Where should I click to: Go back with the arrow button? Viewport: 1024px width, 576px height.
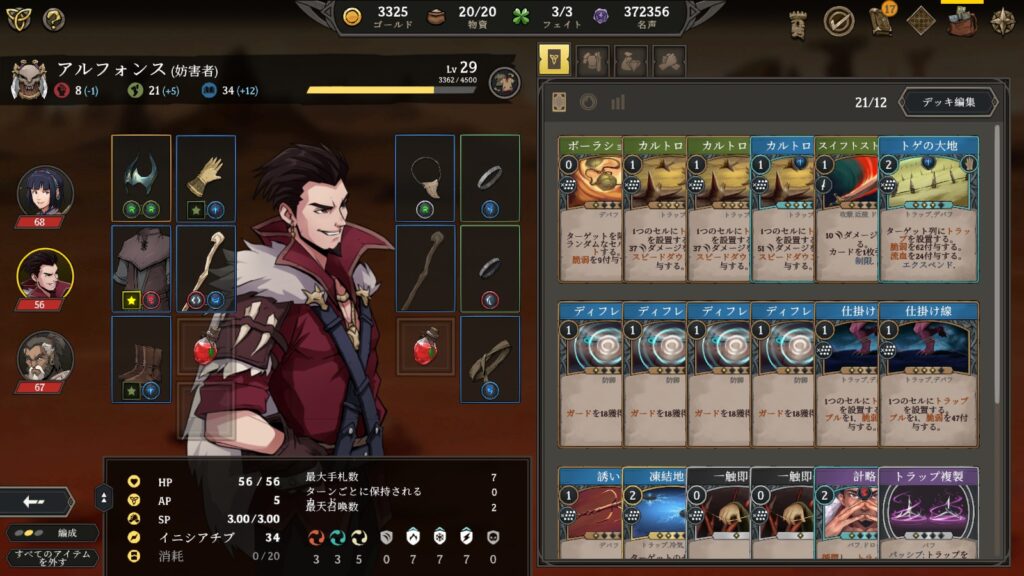point(37,501)
